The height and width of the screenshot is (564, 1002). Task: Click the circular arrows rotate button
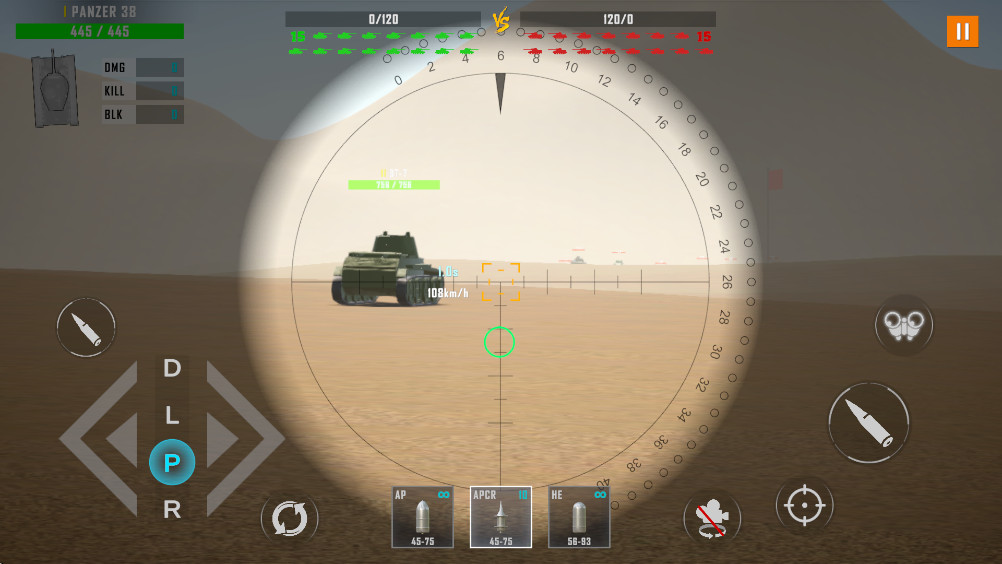pos(290,519)
